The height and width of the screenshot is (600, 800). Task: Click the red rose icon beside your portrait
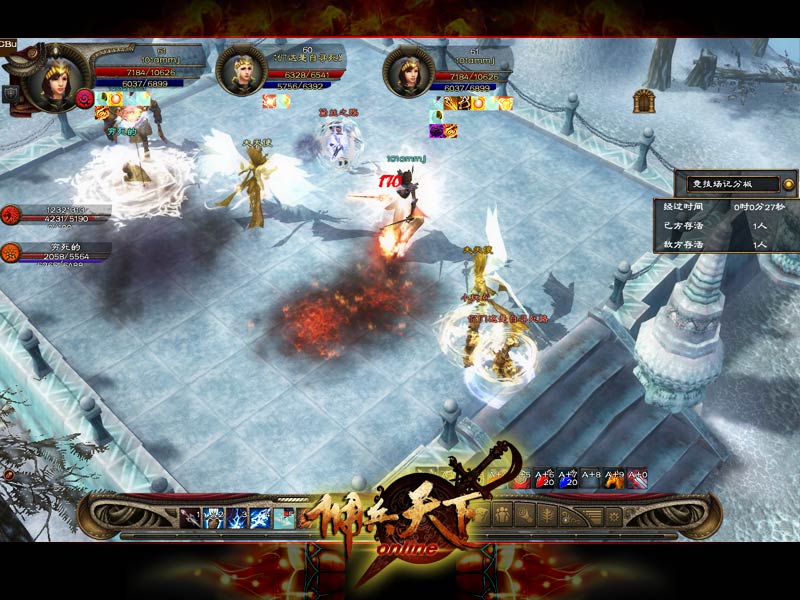tap(85, 98)
